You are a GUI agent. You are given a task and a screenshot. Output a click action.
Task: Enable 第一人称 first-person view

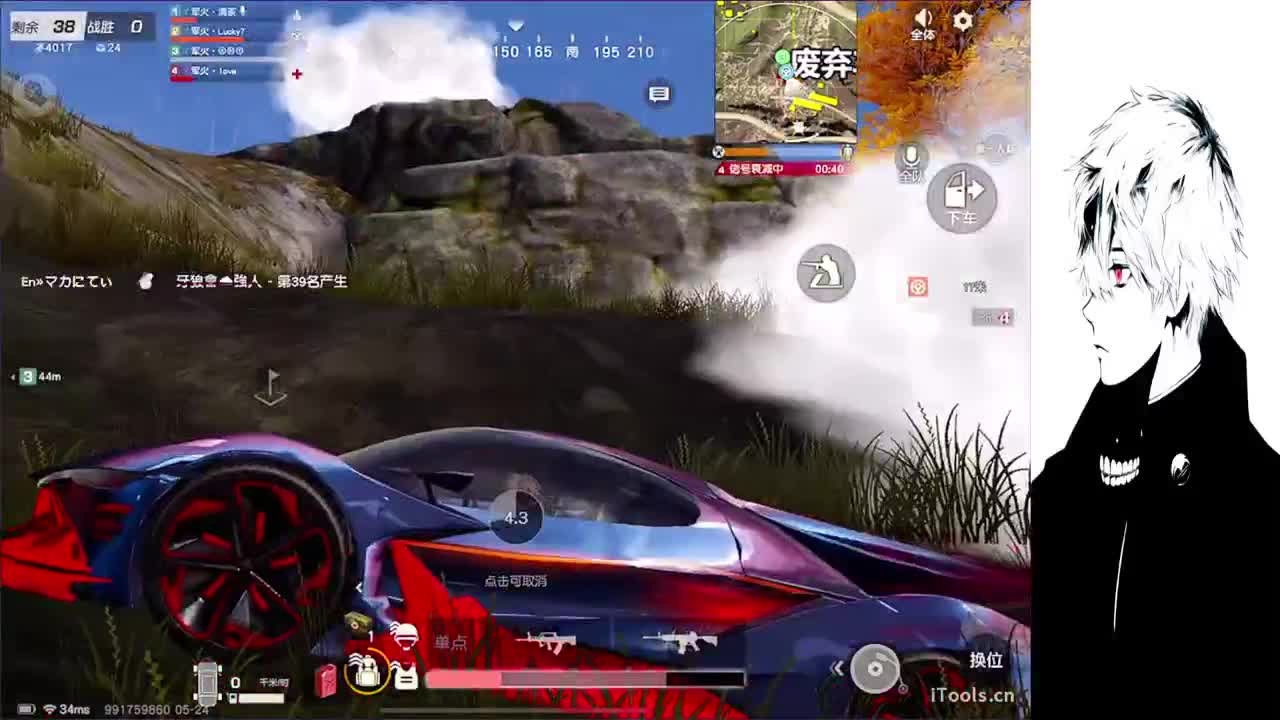(x=1000, y=148)
